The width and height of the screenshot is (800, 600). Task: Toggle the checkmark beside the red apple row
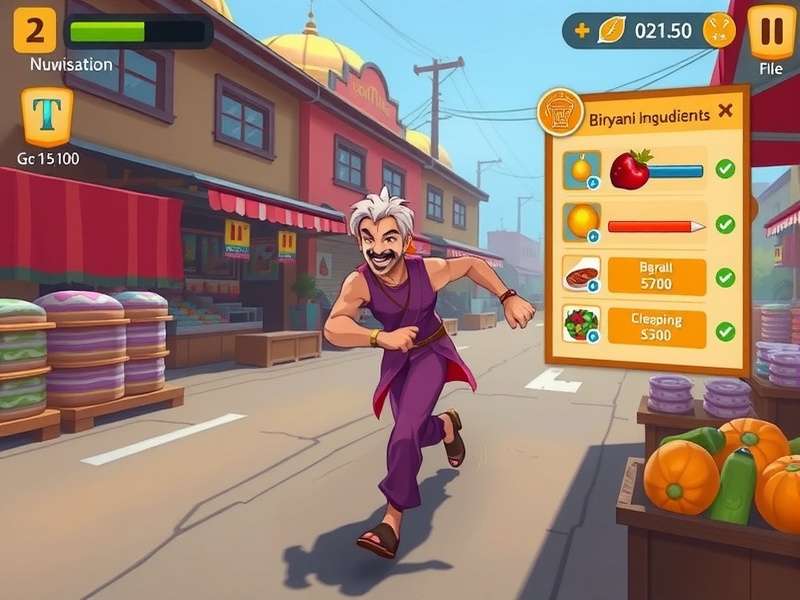[x=725, y=169]
